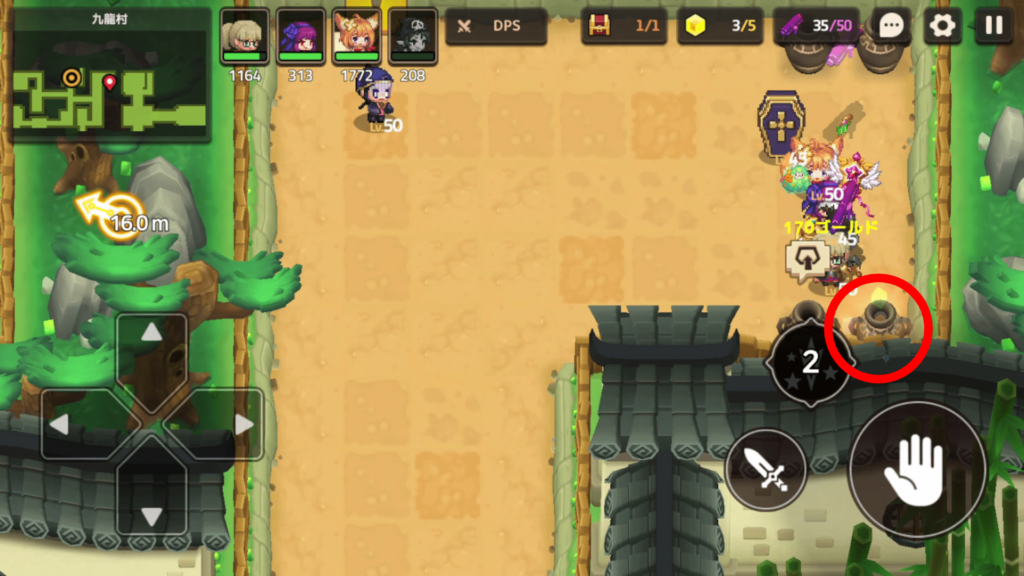The height and width of the screenshot is (576, 1024).
Task: Open the gear settings menu
Action: coord(942,26)
